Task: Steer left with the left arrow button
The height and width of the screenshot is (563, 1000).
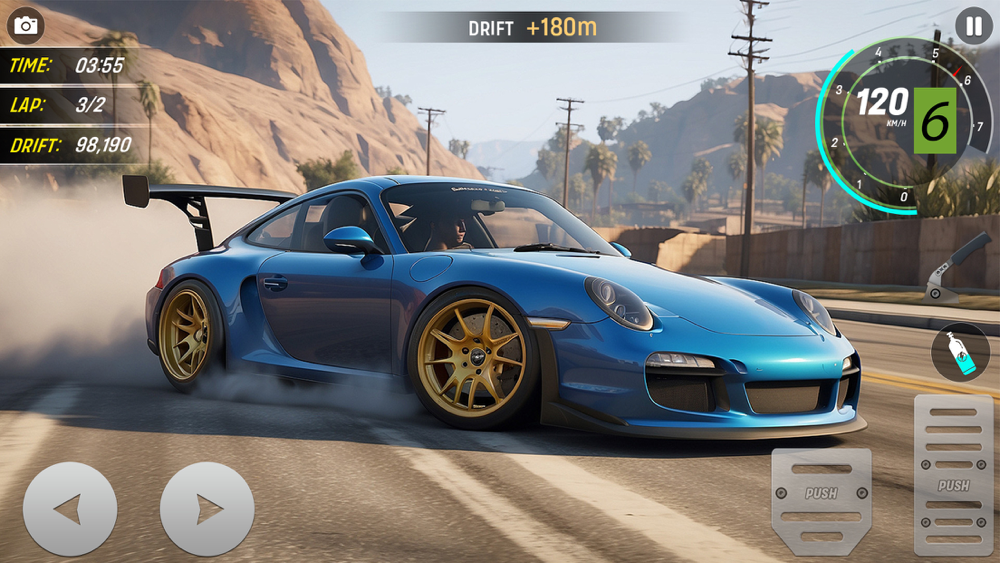Action: pos(69,509)
